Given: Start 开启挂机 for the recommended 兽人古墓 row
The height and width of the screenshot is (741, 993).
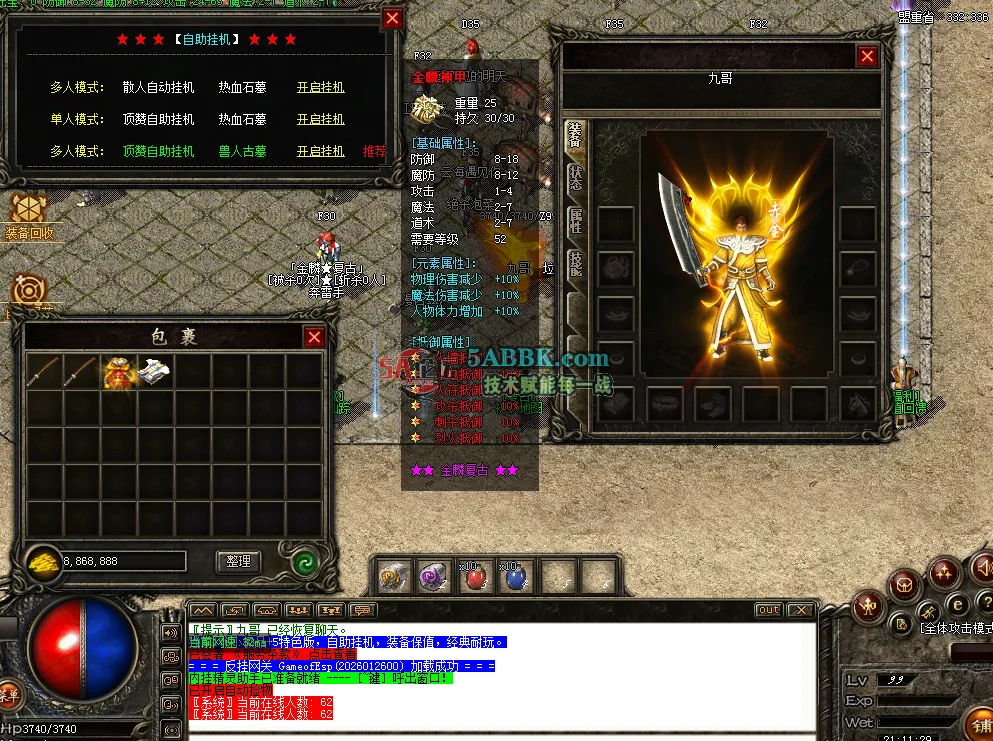Looking at the screenshot, I should (320, 151).
